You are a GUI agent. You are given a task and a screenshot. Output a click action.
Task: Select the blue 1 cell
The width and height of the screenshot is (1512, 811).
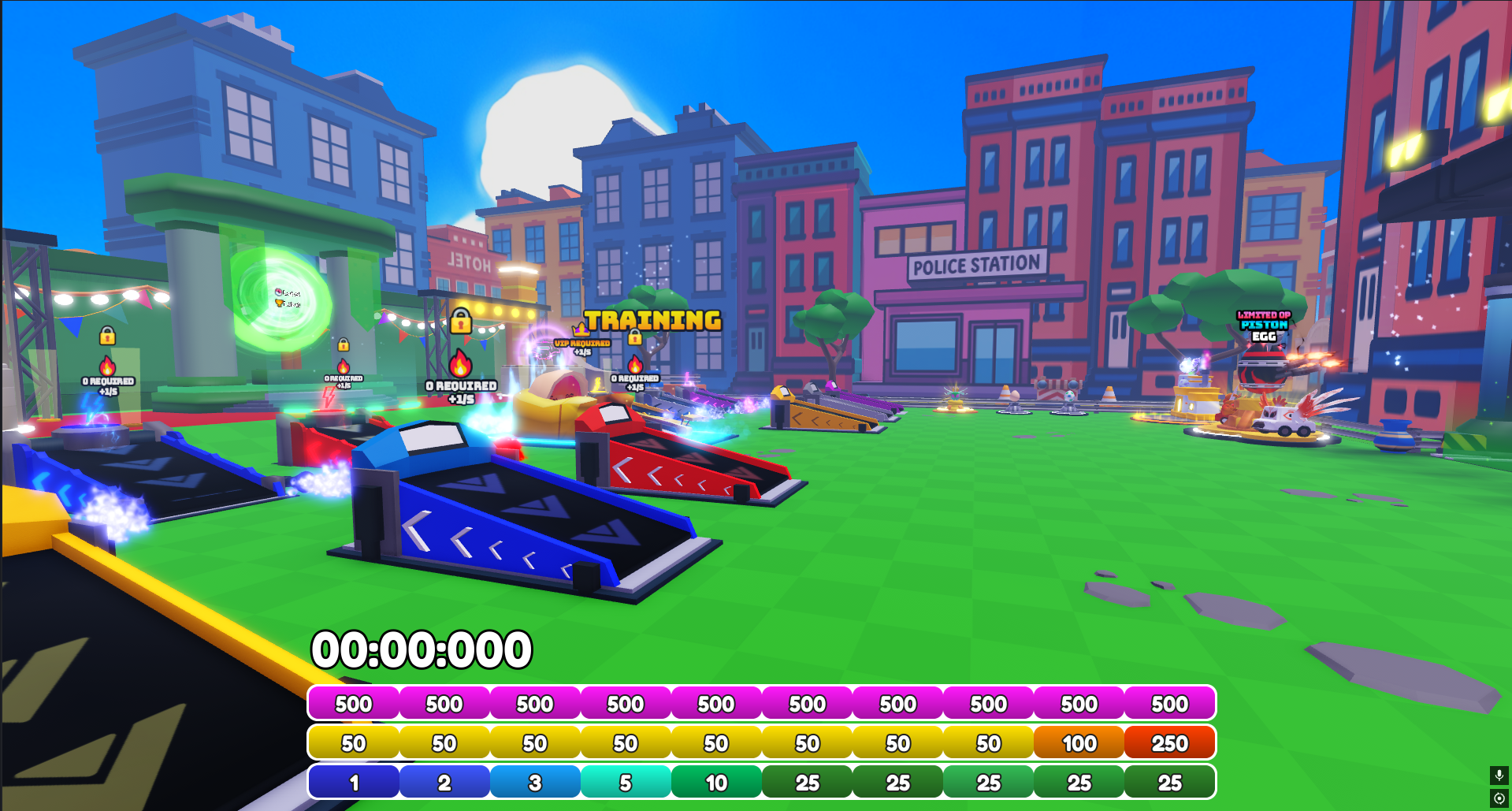(354, 783)
